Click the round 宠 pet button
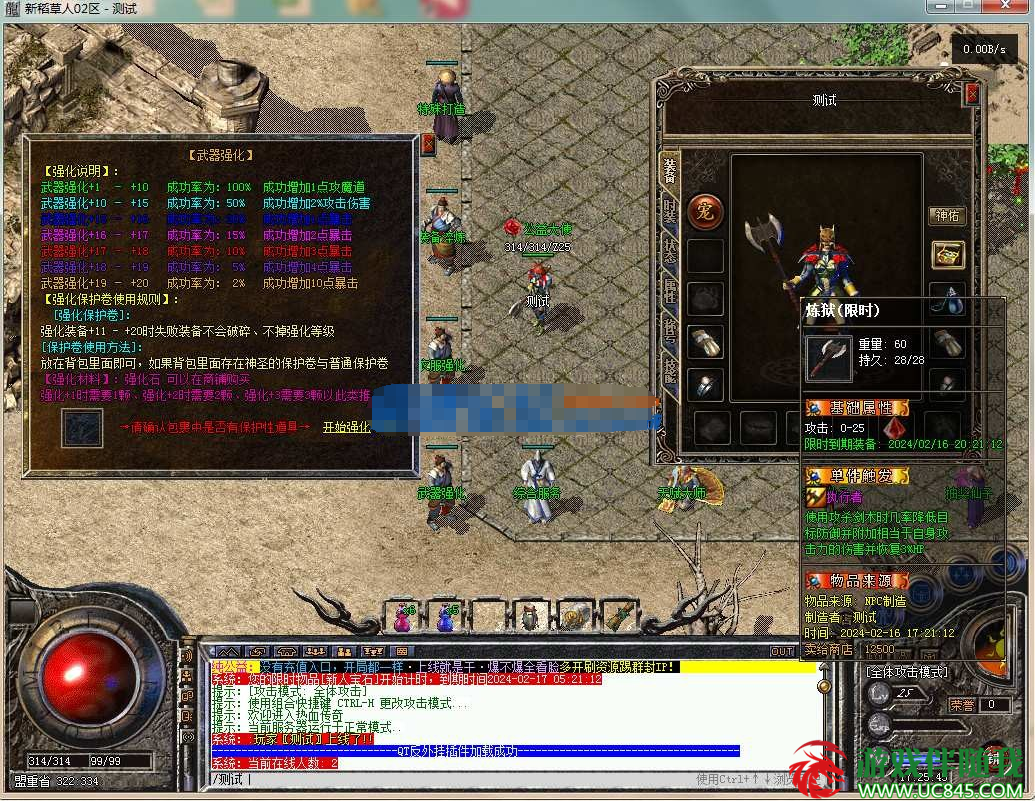The image size is (1035, 804). [705, 211]
